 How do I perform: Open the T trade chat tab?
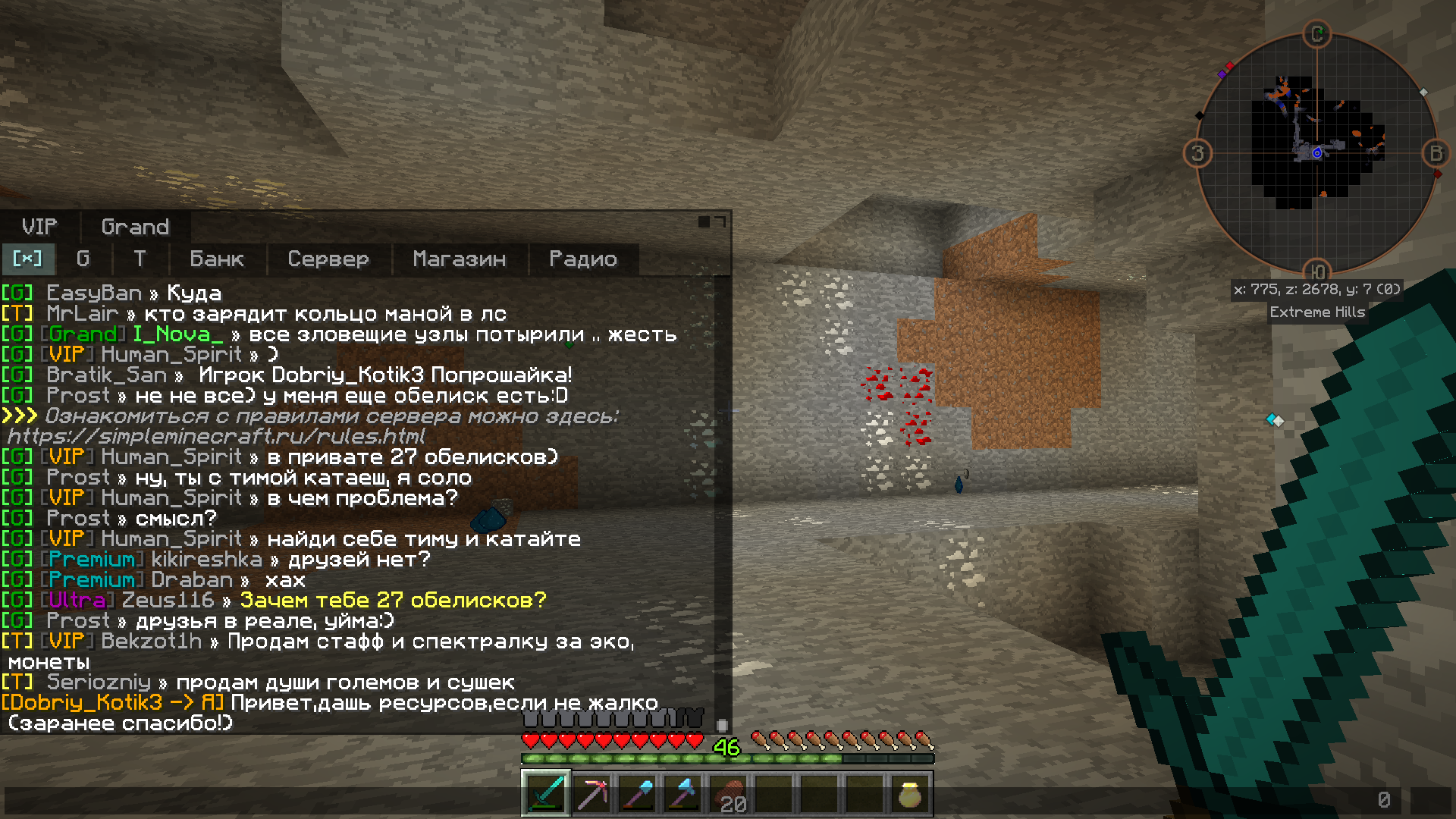(x=140, y=259)
